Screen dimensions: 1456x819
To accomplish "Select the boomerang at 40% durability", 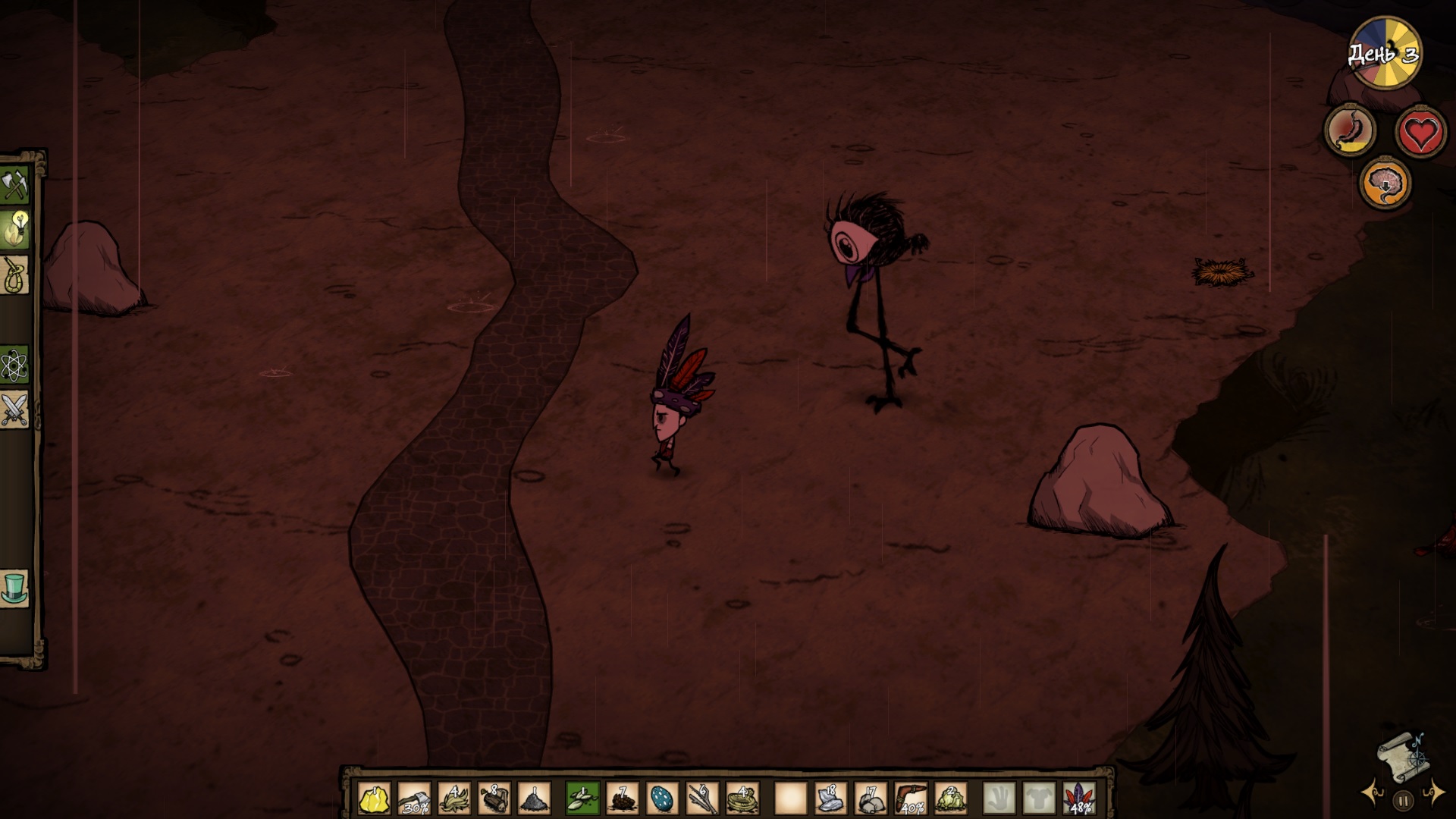I will [910, 799].
